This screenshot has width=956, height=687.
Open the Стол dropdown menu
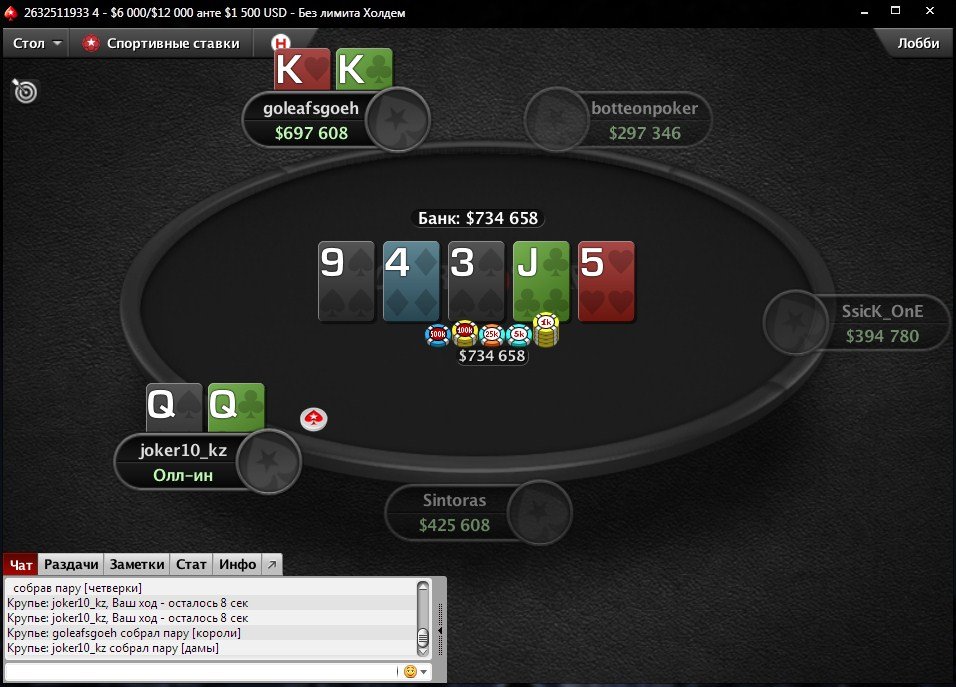tap(37, 44)
